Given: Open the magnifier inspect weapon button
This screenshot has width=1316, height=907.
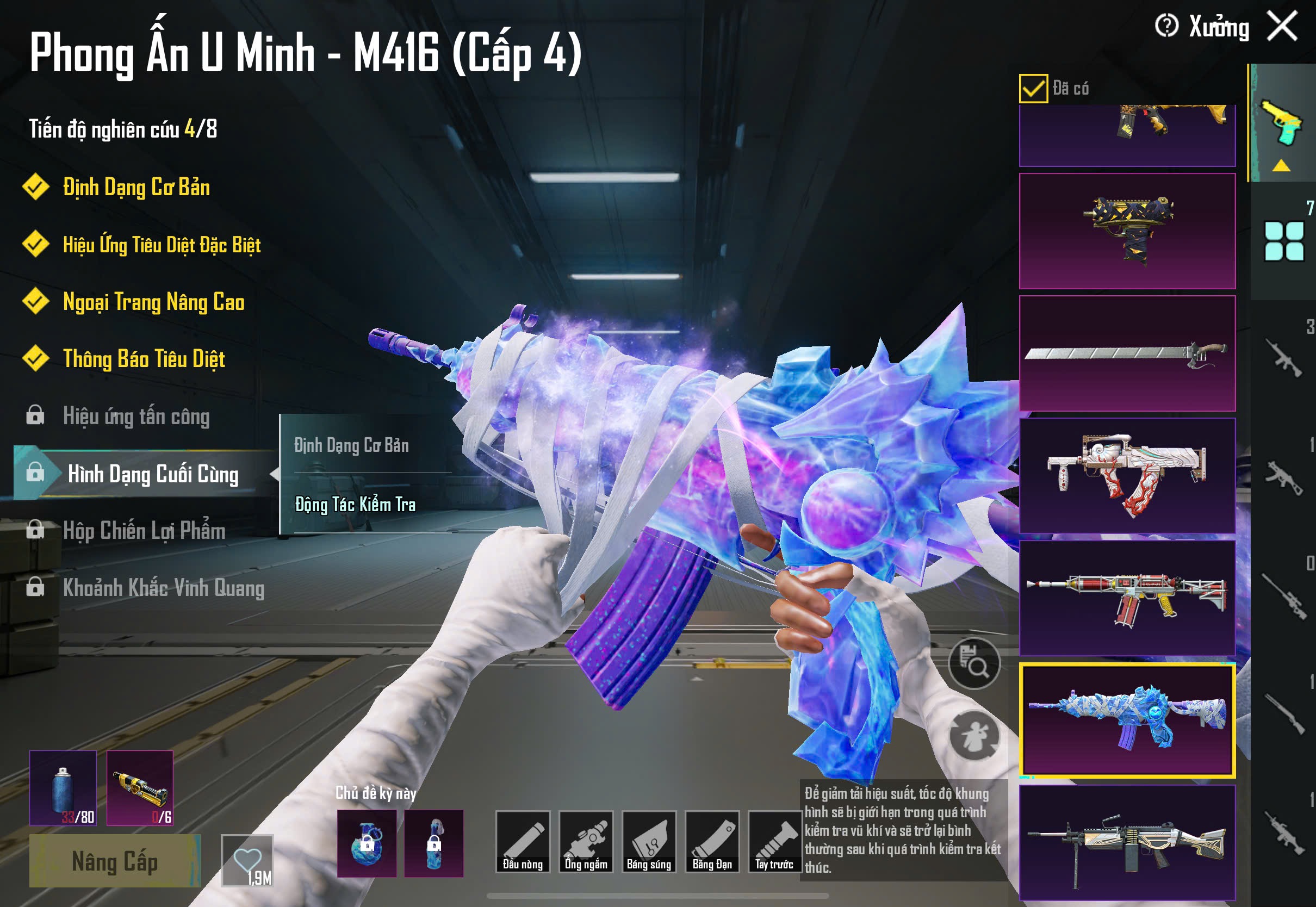Looking at the screenshot, I should [x=974, y=663].
